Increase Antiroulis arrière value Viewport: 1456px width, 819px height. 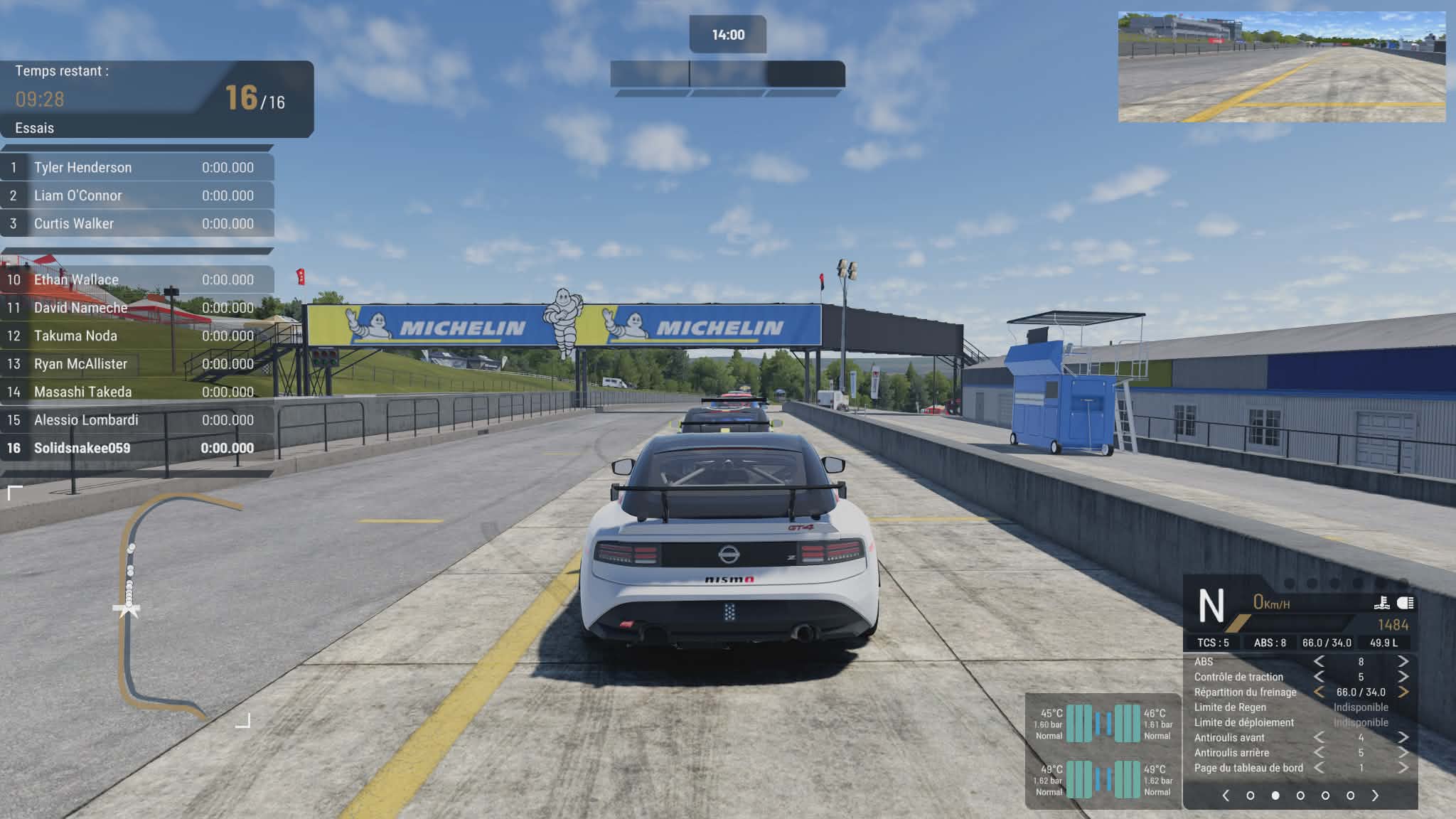pyautogui.click(x=1403, y=752)
